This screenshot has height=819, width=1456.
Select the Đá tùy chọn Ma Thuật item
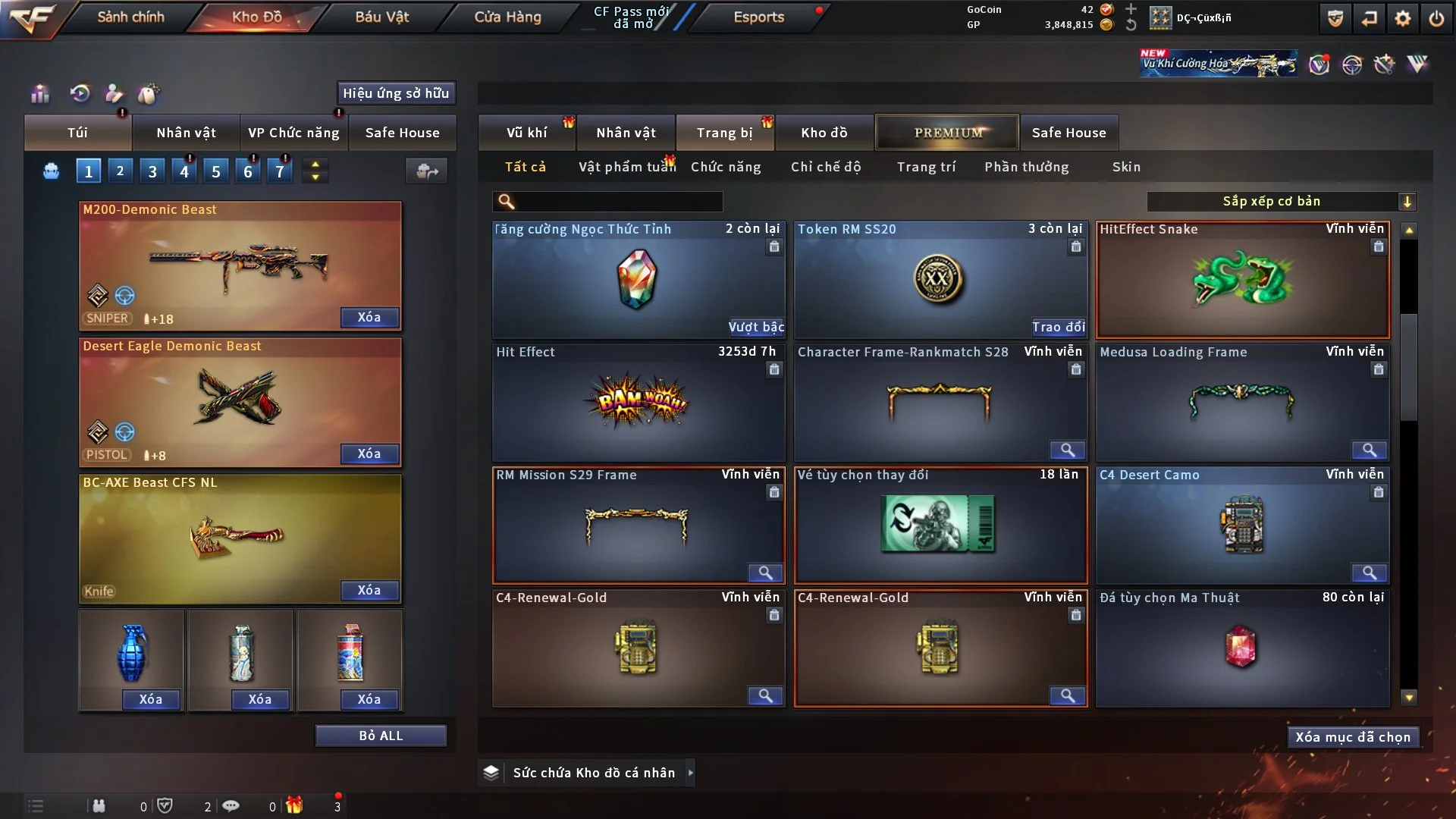click(1242, 648)
